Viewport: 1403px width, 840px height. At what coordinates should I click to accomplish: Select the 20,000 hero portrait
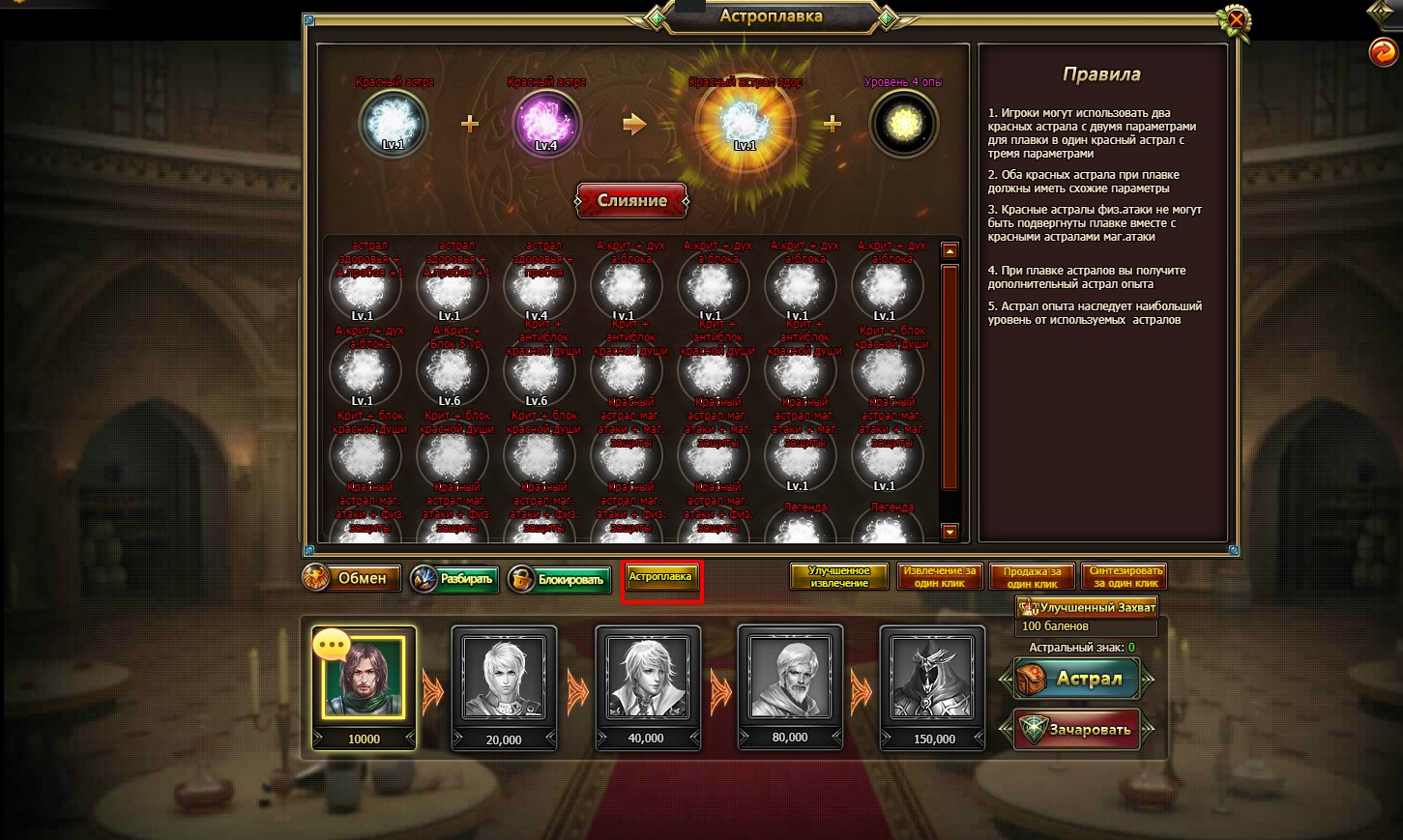click(504, 678)
